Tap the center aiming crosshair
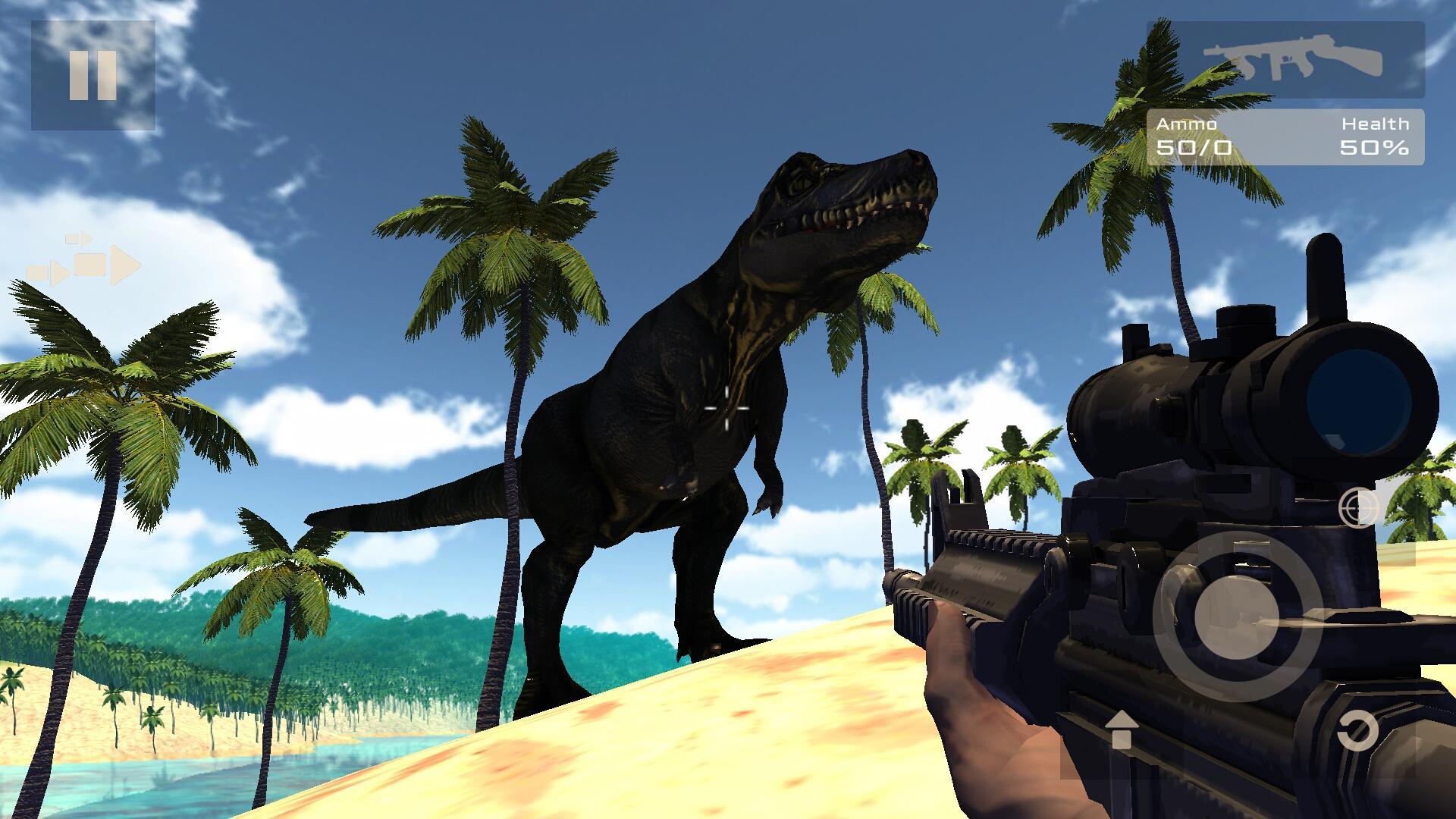1456x819 pixels. click(726, 409)
